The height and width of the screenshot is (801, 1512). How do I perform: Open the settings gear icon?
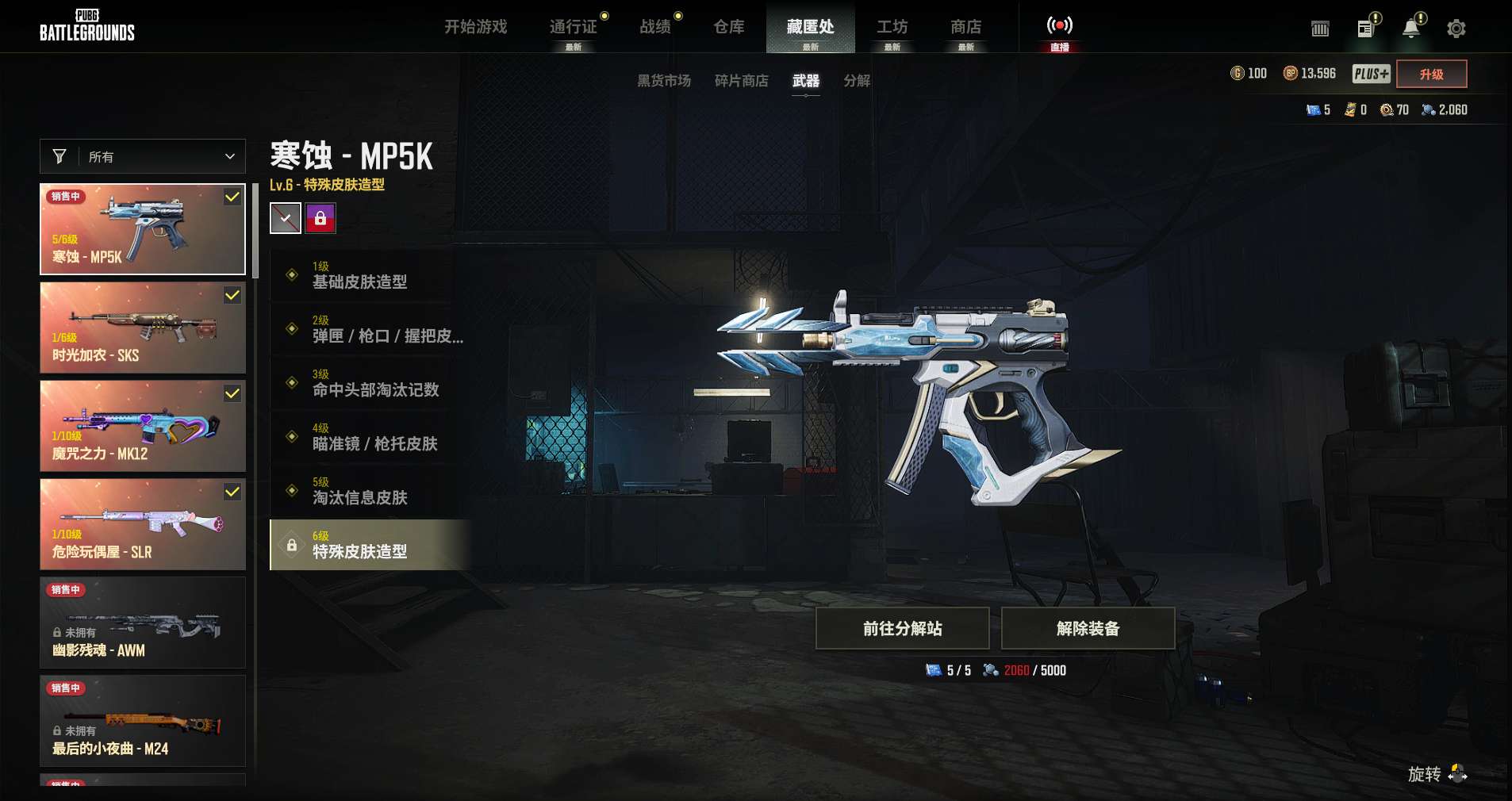[1456, 29]
